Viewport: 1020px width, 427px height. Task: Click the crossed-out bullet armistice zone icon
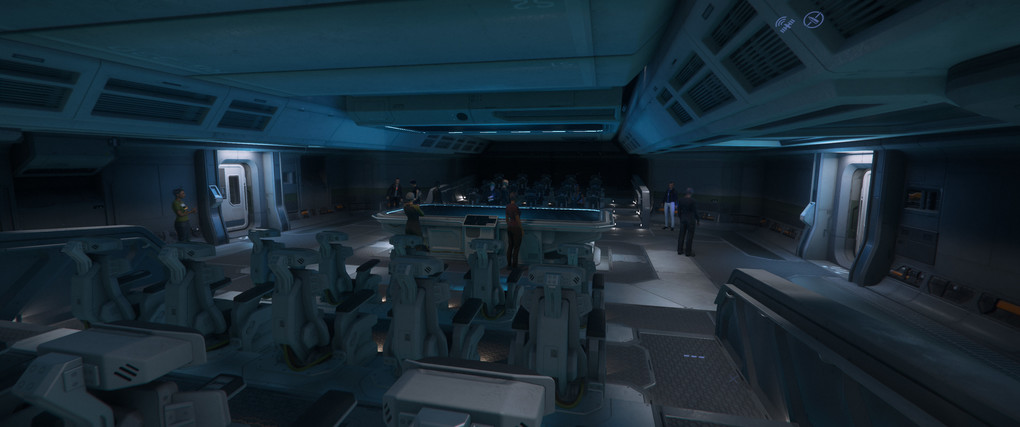tap(814, 19)
